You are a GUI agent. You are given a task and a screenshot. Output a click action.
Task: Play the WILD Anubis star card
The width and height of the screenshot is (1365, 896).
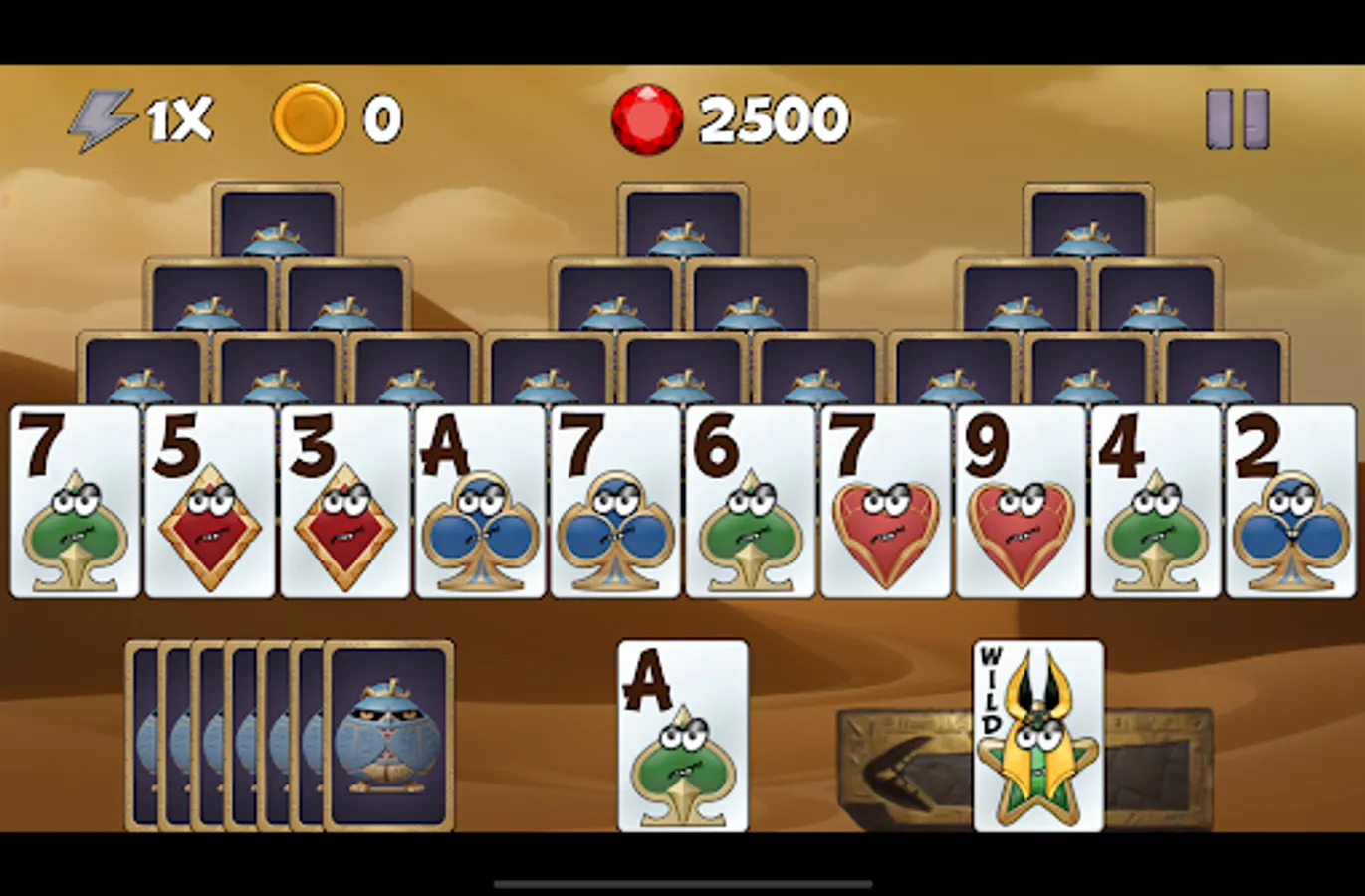tap(1037, 737)
